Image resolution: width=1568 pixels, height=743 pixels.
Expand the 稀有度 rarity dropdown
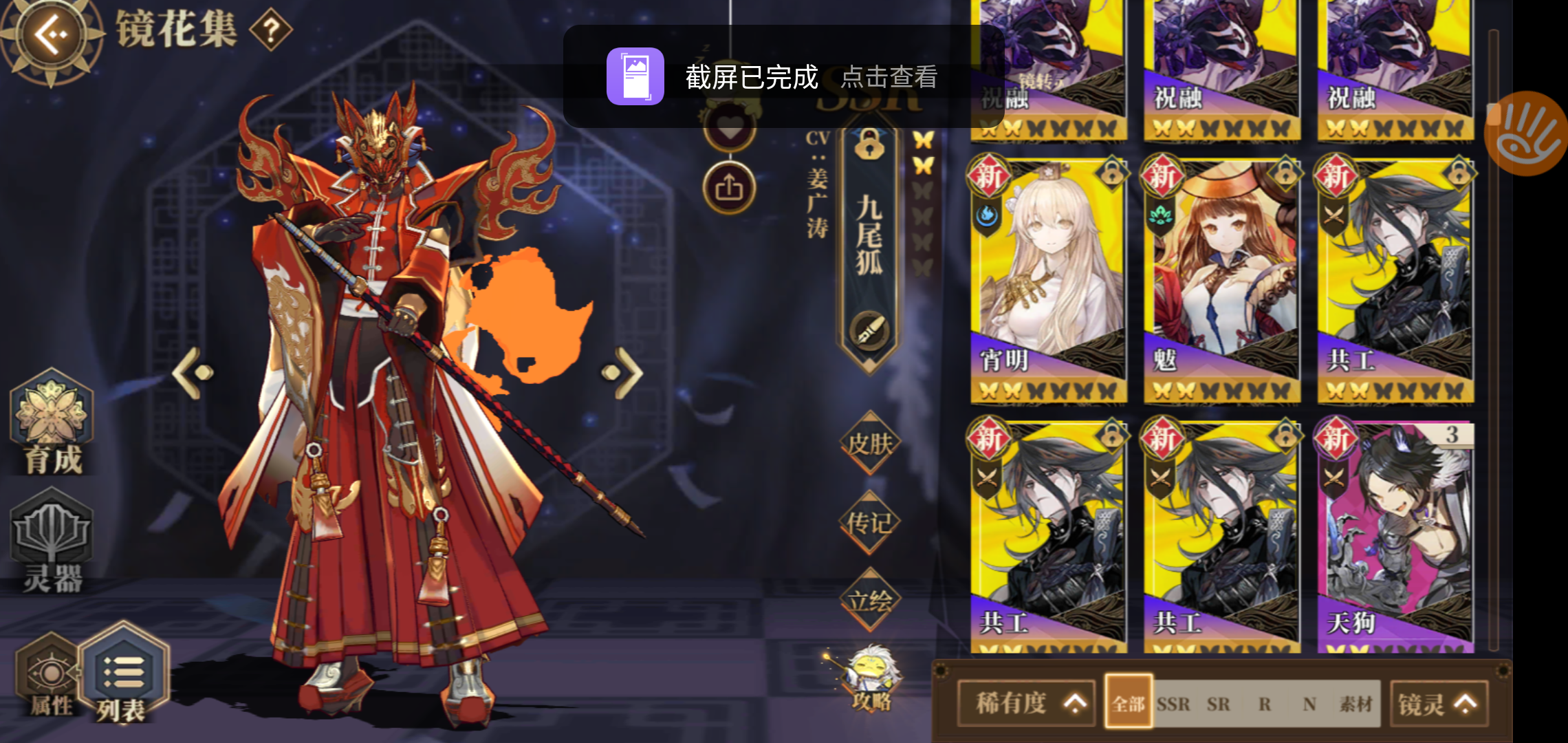(1027, 703)
